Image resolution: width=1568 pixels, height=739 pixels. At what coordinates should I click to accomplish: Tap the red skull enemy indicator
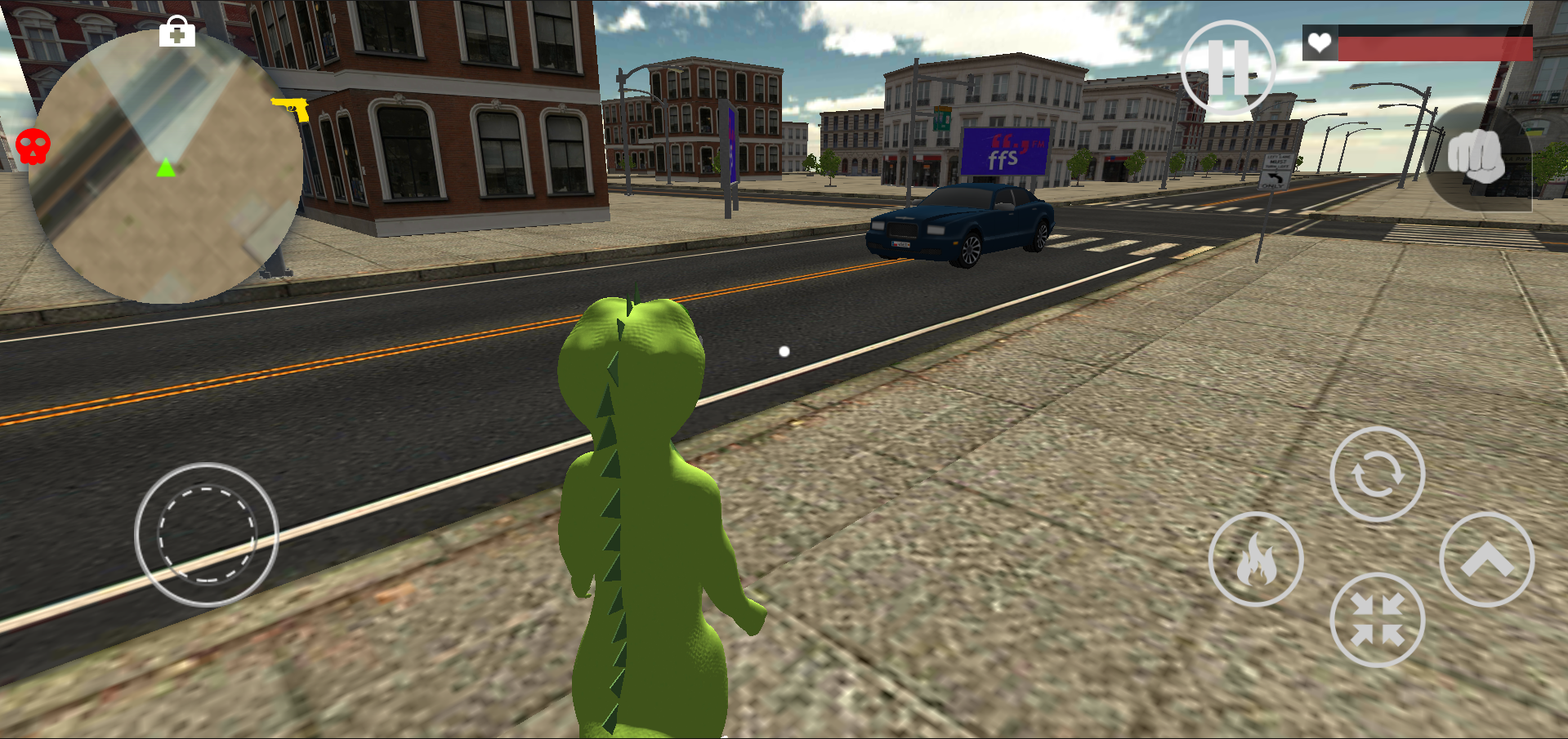tap(33, 145)
